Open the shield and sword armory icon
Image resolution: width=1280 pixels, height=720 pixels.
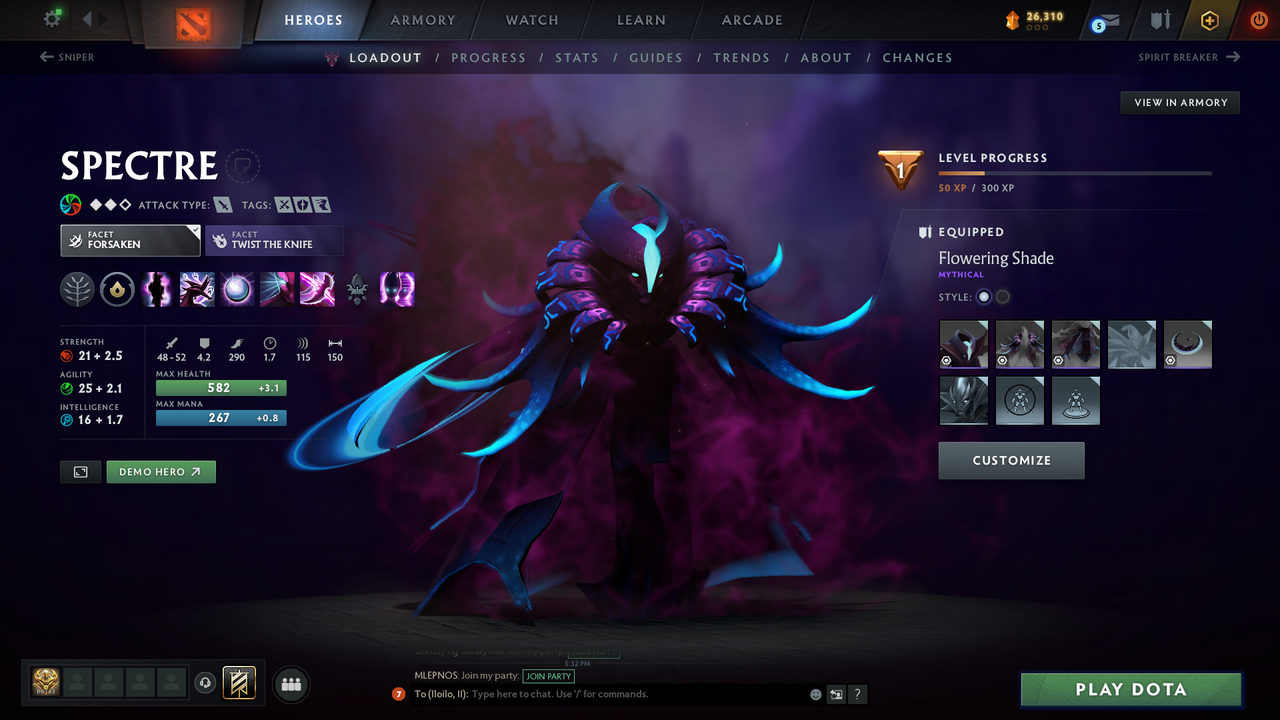(x=1158, y=20)
